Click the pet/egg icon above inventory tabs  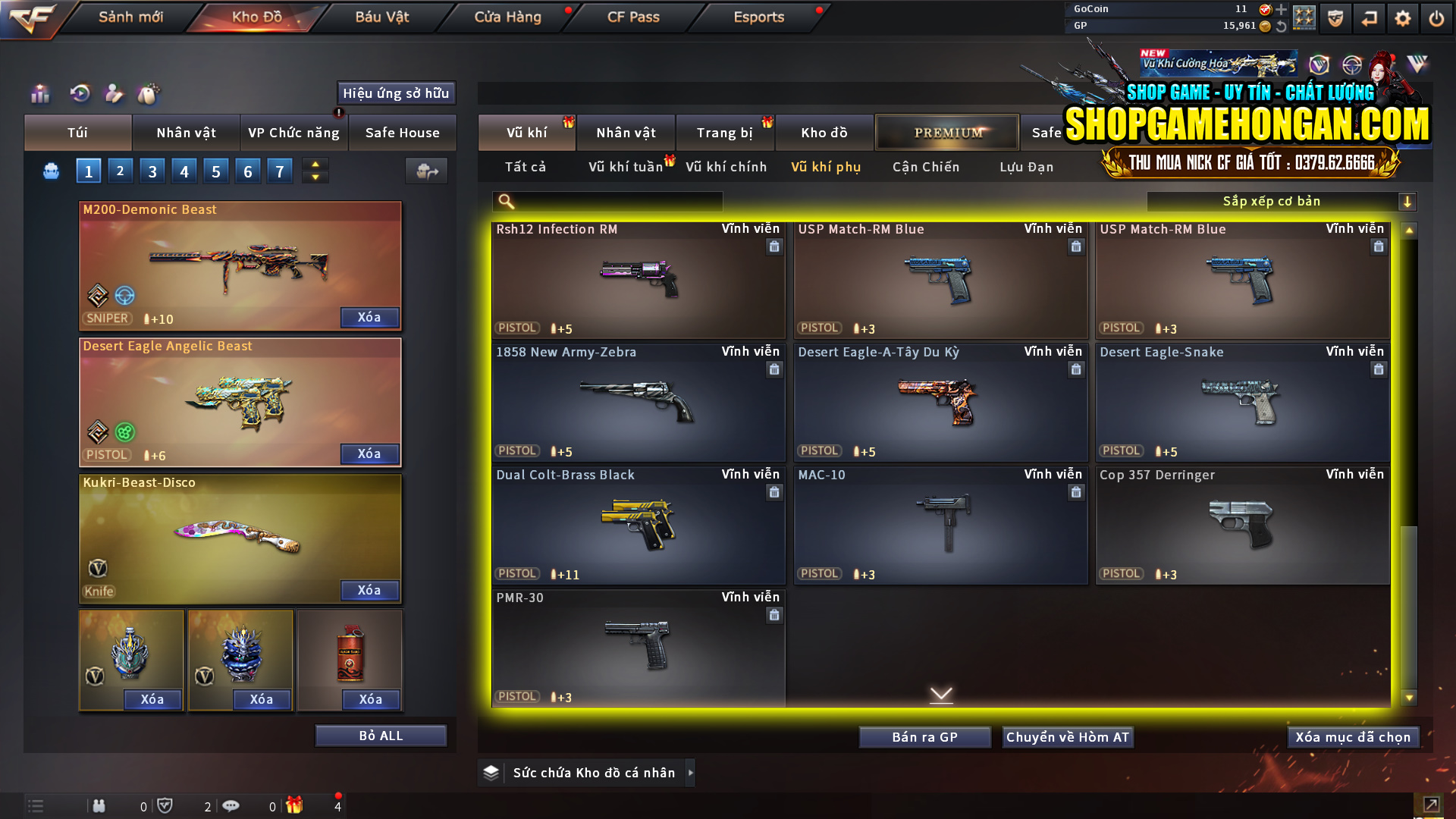149,94
